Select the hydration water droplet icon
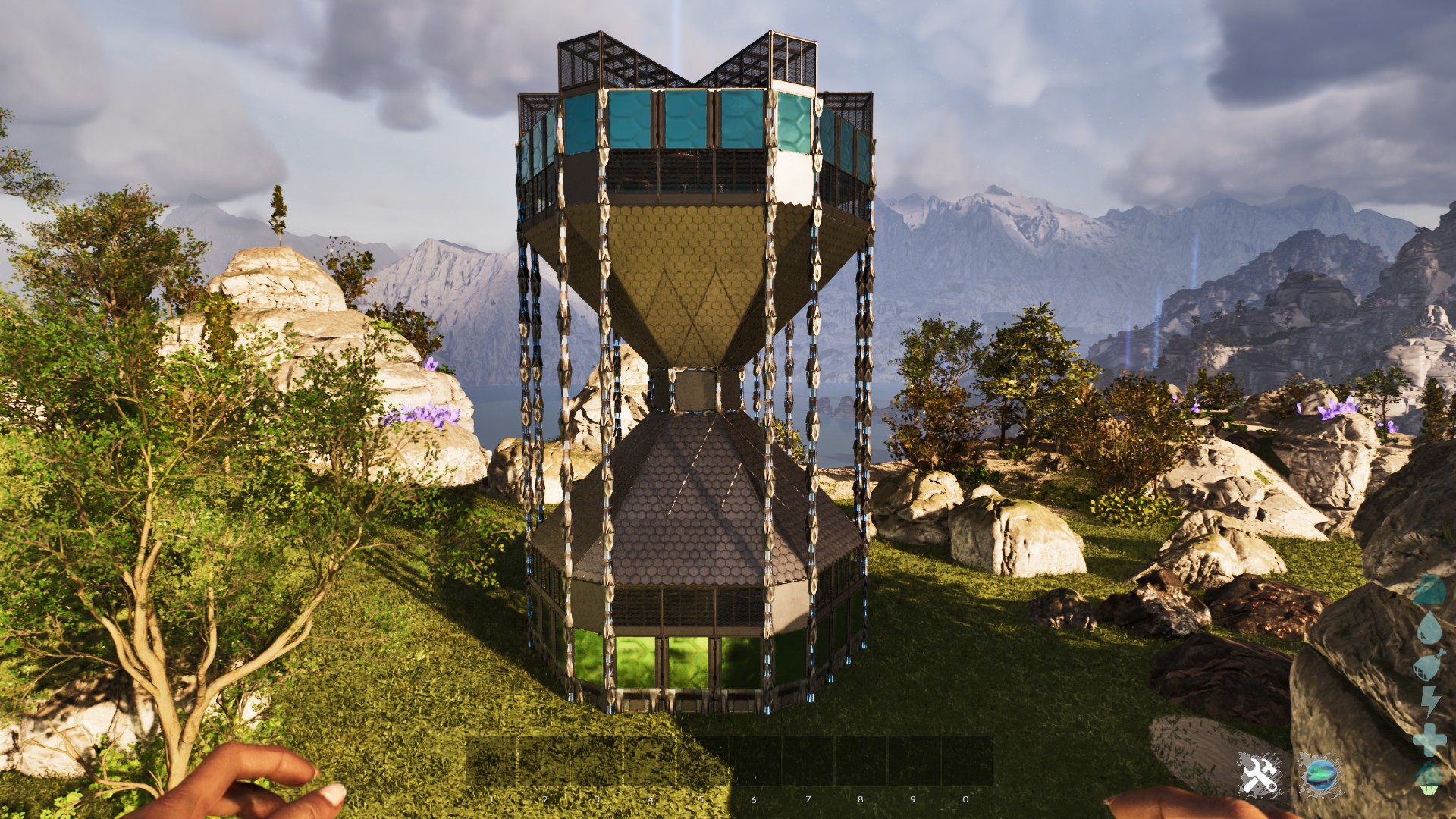 tap(1429, 626)
